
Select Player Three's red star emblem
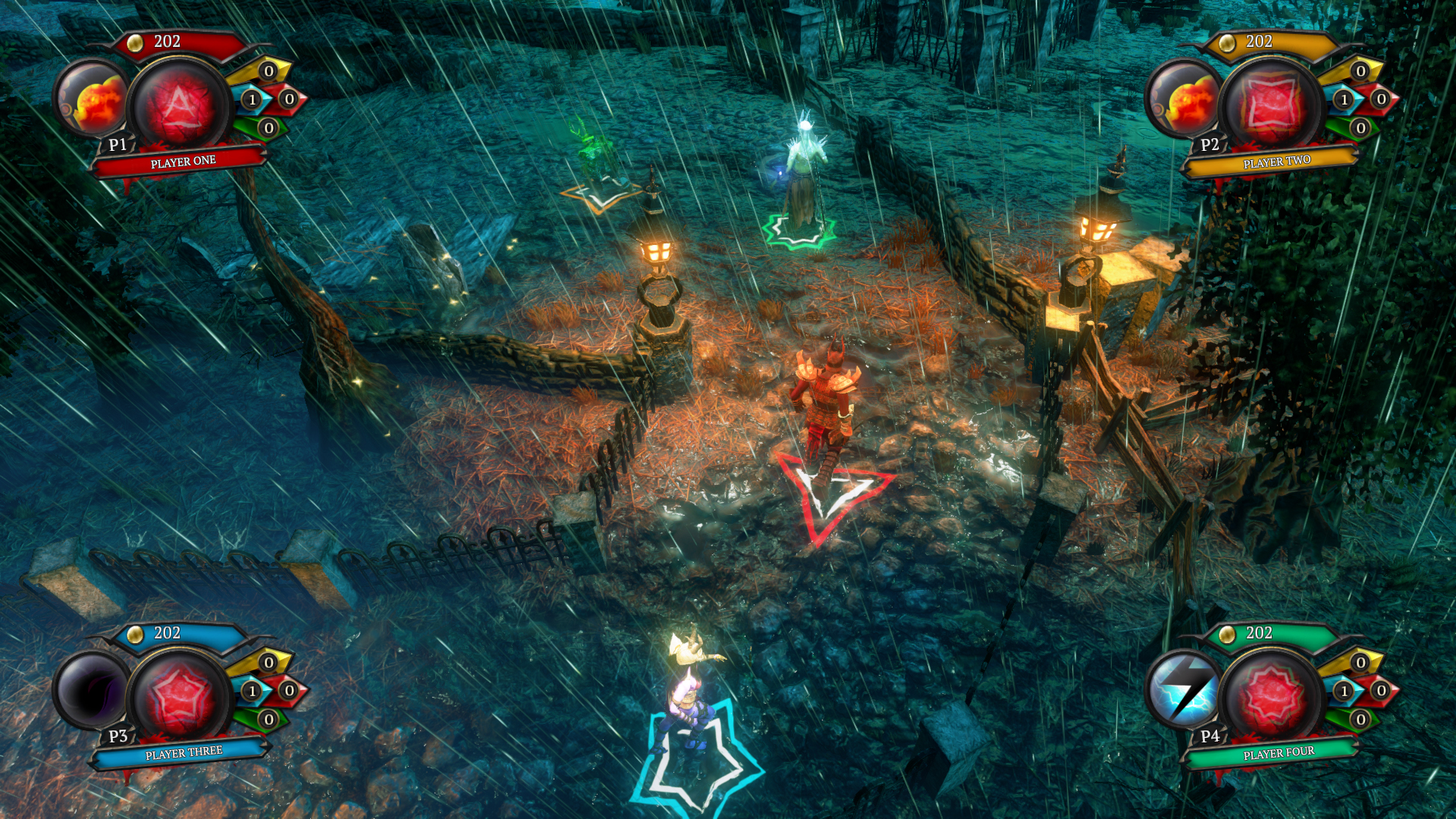click(x=179, y=695)
